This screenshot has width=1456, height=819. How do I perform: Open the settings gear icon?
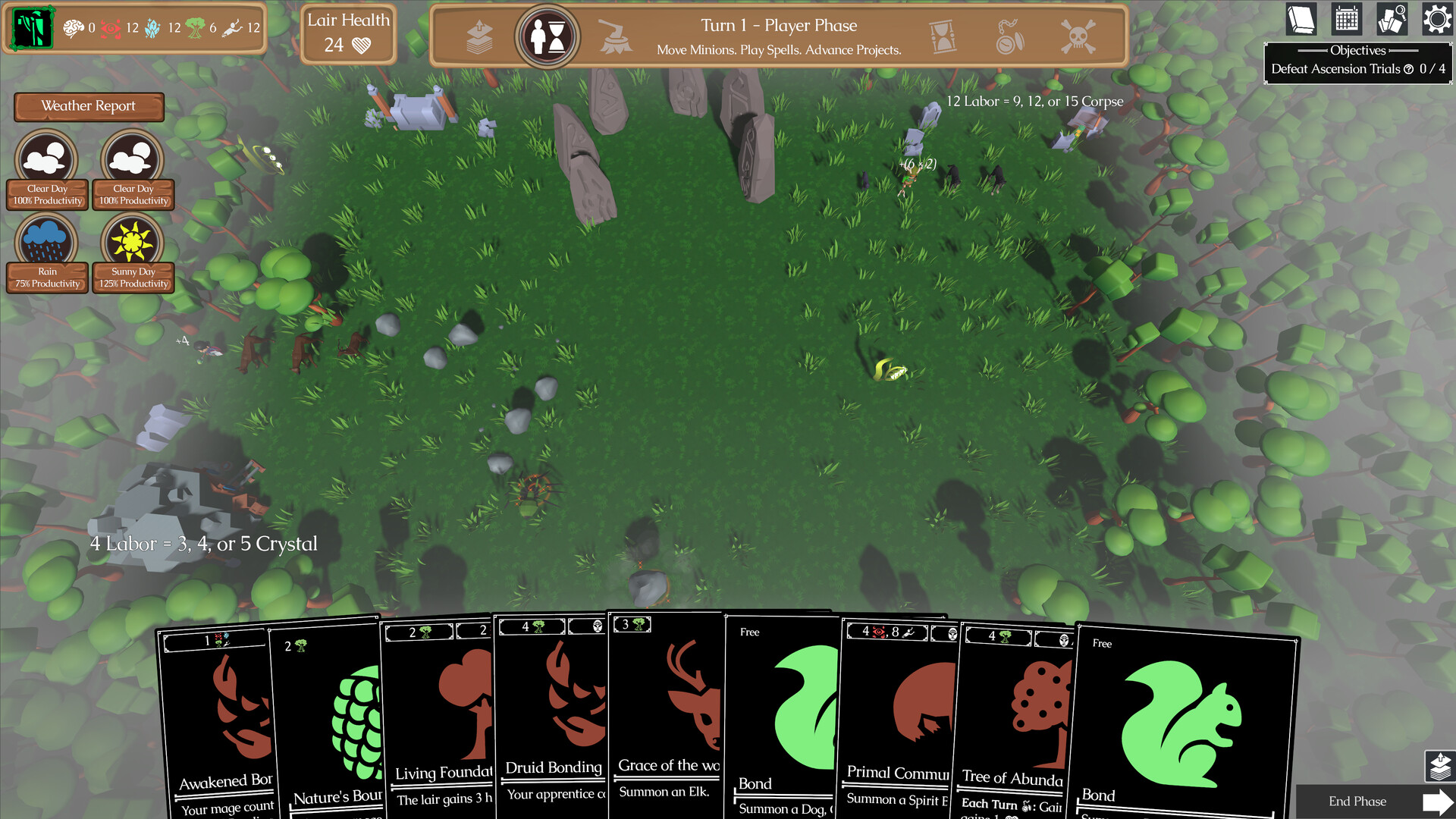pyautogui.click(x=1436, y=20)
